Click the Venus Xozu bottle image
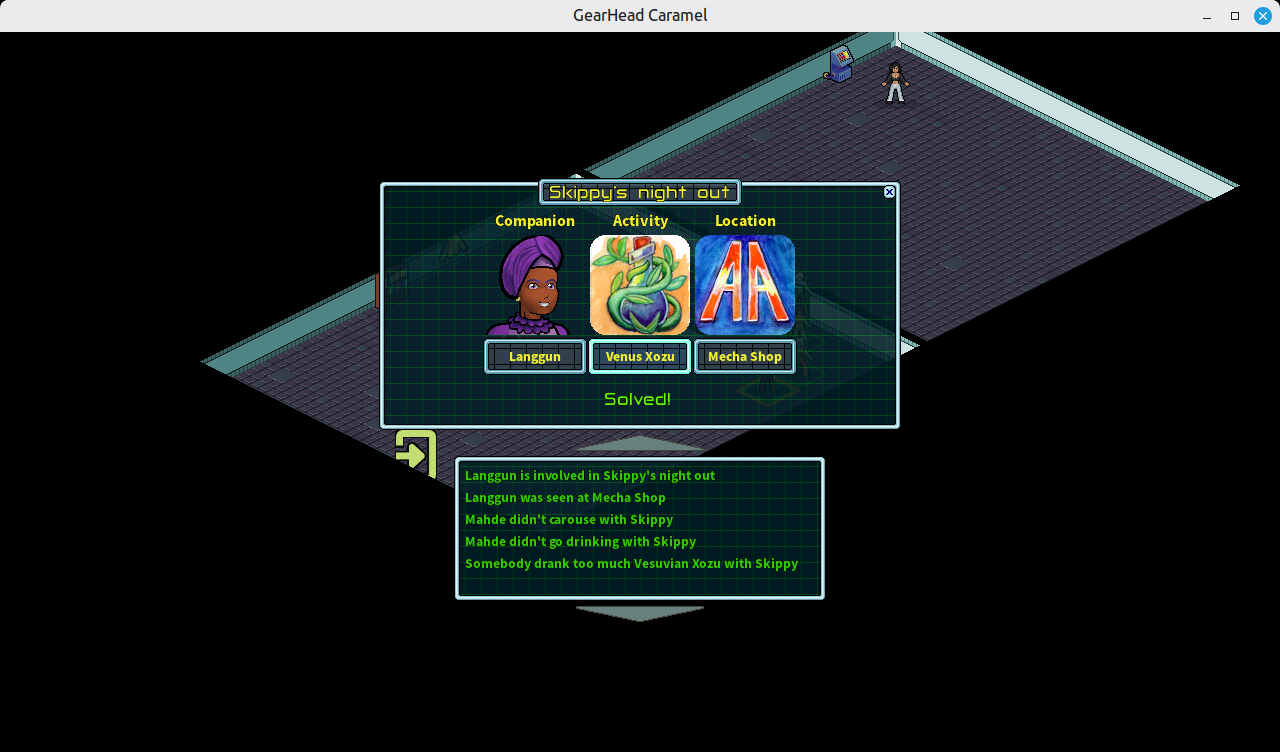The height and width of the screenshot is (752, 1280). coord(640,285)
